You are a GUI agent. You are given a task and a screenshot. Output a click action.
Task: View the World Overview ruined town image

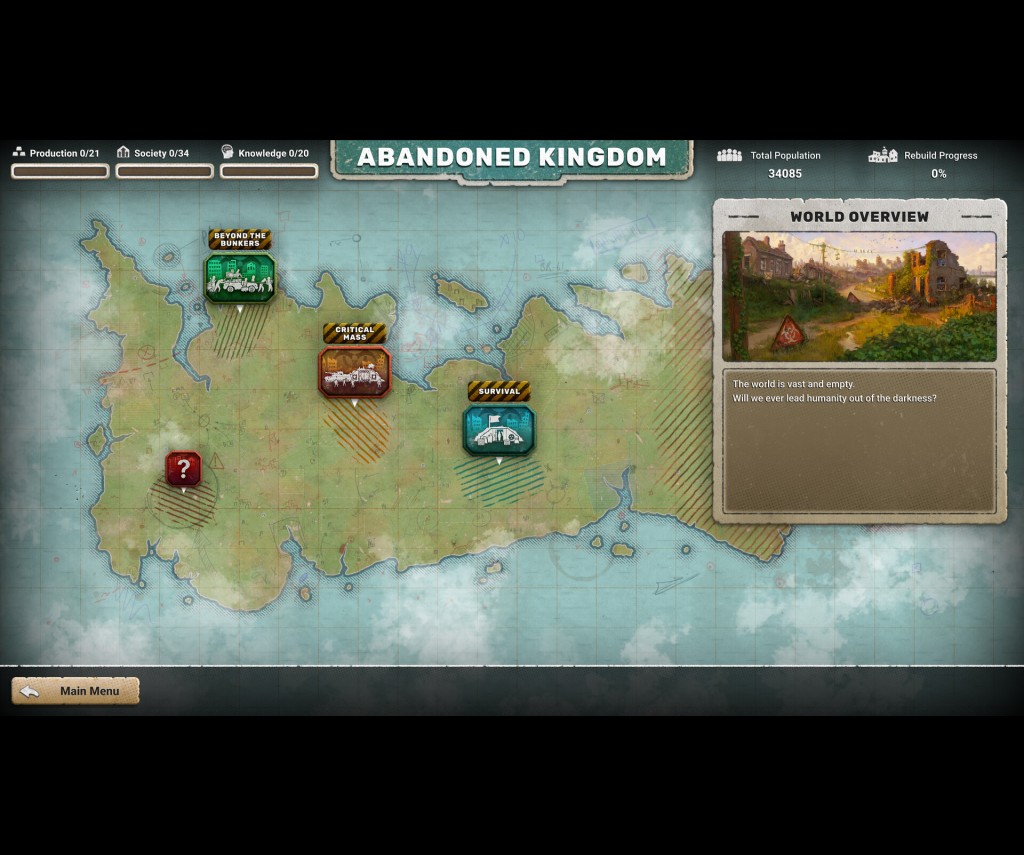859,296
